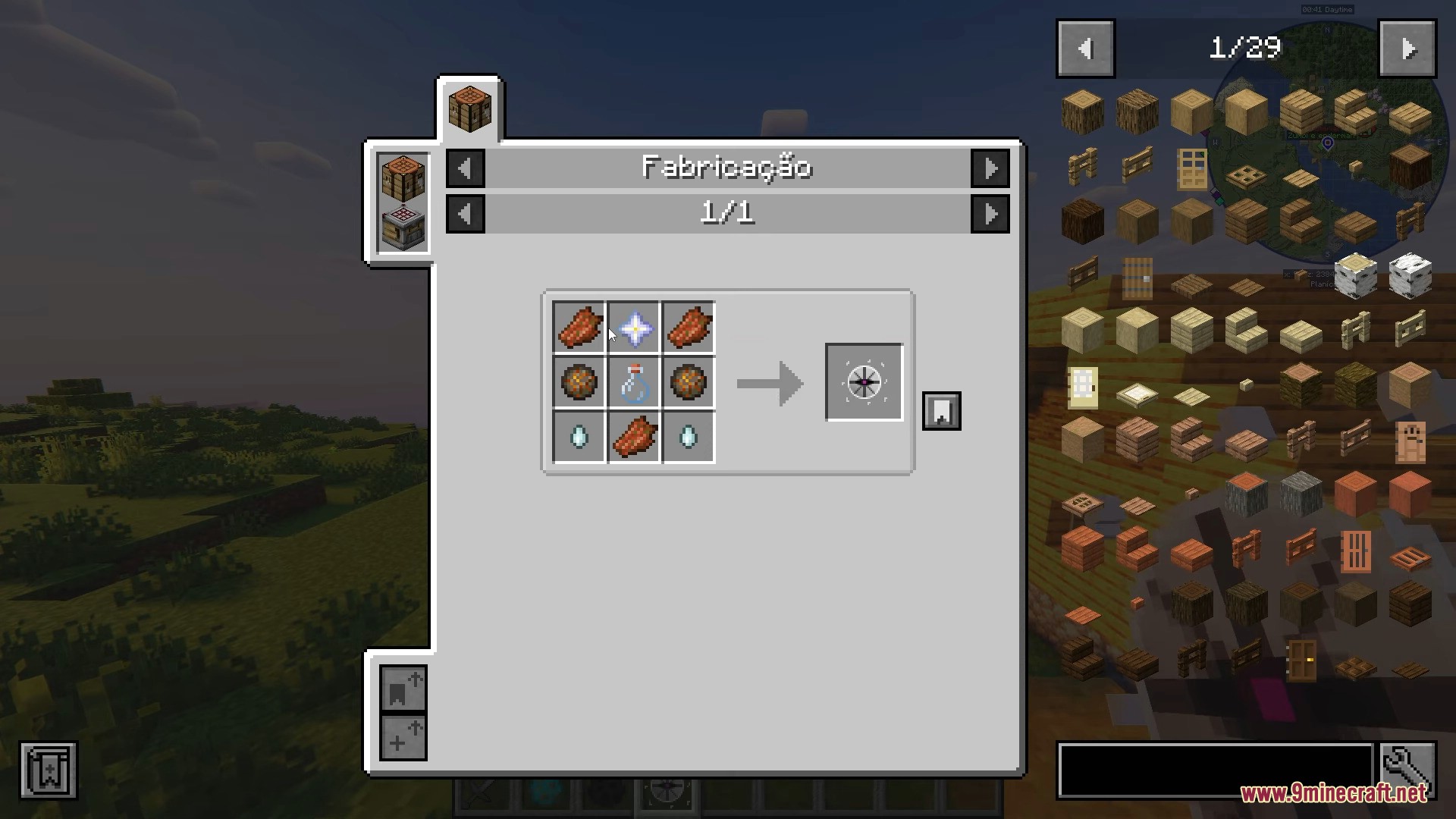Viewport: 1456px width, 819px height.
Task: Go to the previous recipe category
Action: (465, 168)
